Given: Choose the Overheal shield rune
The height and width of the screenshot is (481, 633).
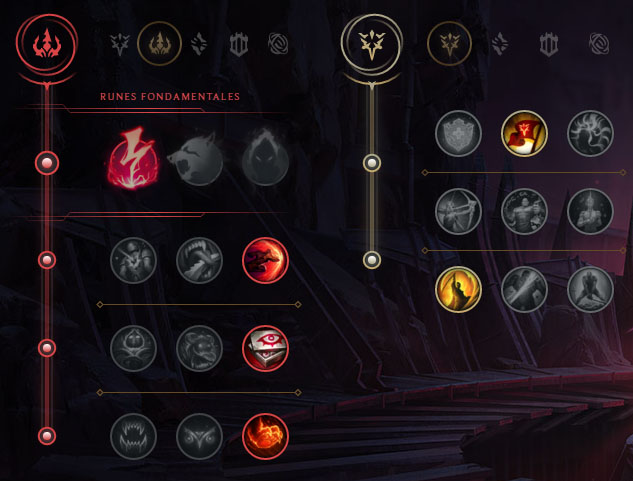Looking at the screenshot, I should (x=459, y=134).
